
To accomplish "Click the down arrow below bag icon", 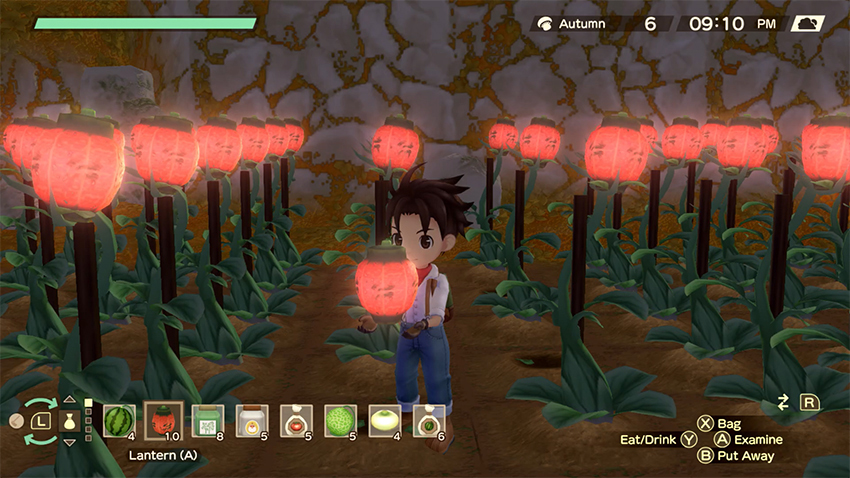I will [70, 443].
